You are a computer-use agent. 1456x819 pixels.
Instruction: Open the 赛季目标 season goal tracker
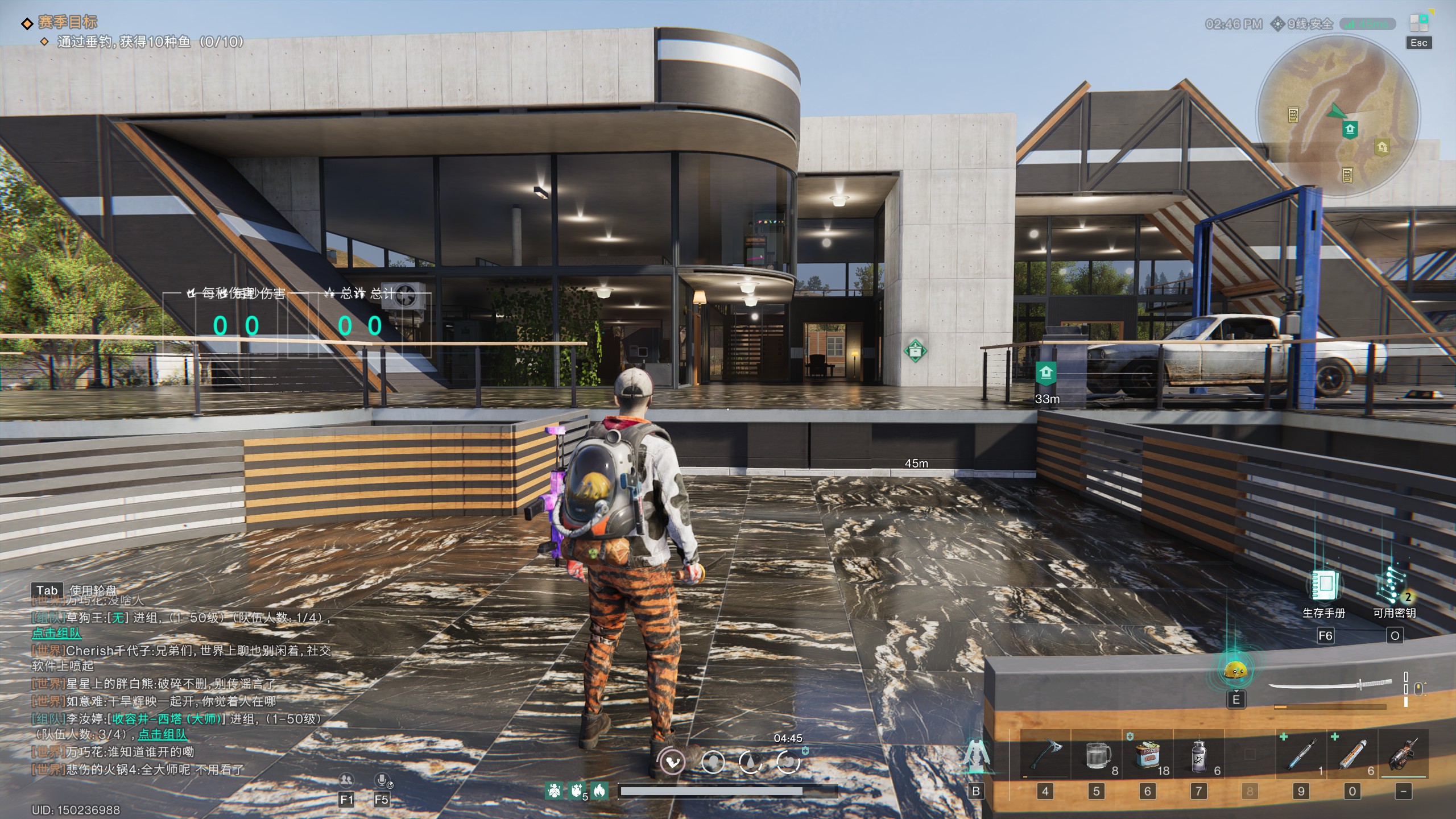pos(67,22)
